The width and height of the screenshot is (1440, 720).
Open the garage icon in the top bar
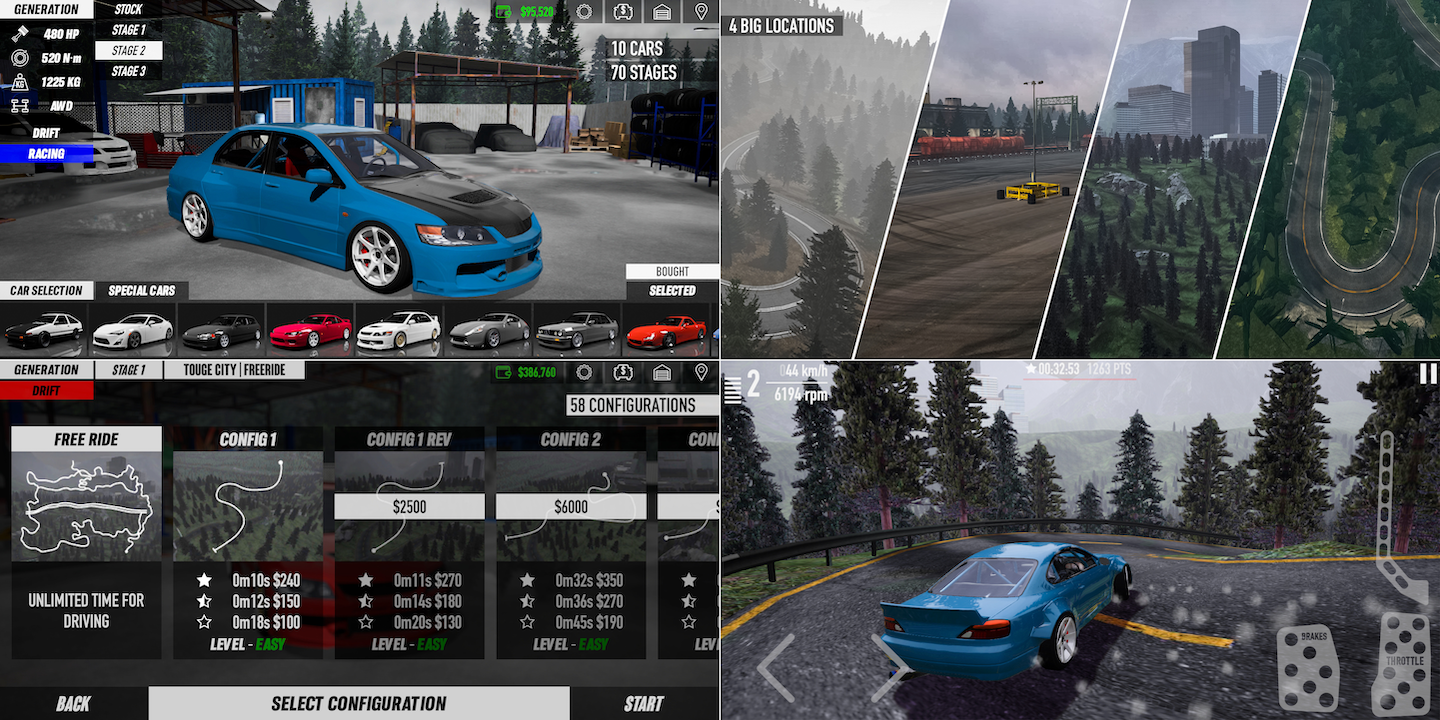(662, 12)
